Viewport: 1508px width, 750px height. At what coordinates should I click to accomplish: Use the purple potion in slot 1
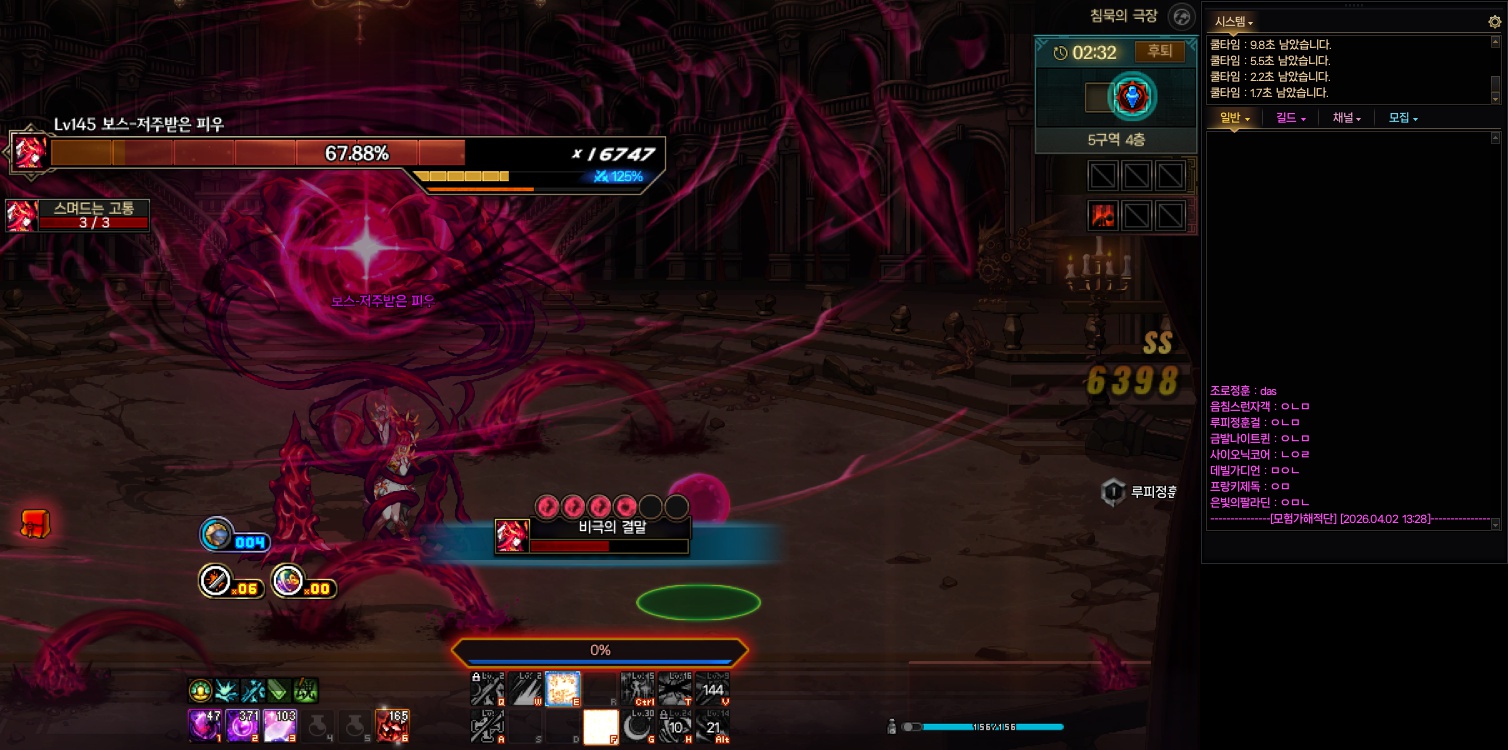pos(204,724)
